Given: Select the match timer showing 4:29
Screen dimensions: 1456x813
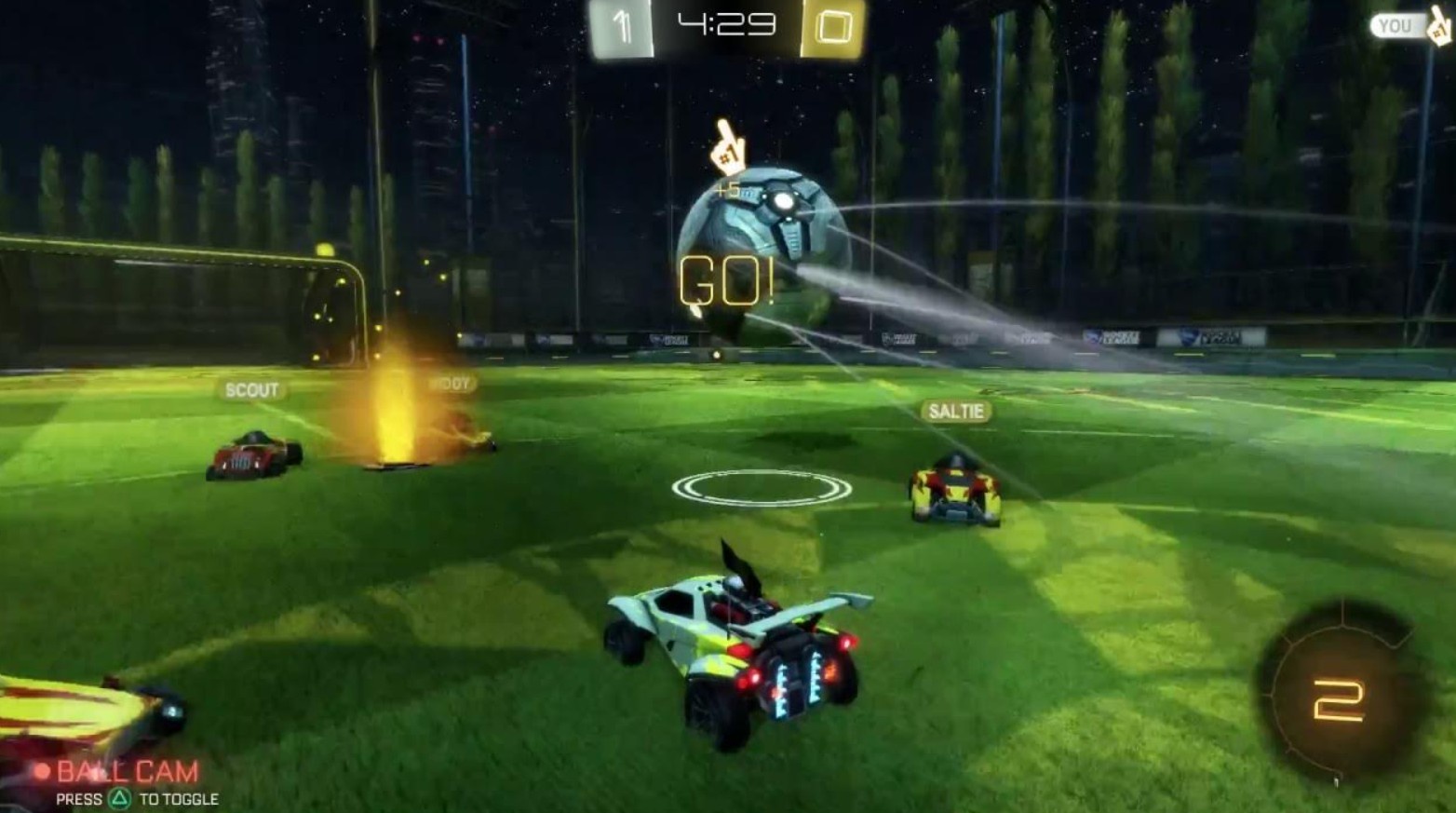Looking at the screenshot, I should 725,22.
